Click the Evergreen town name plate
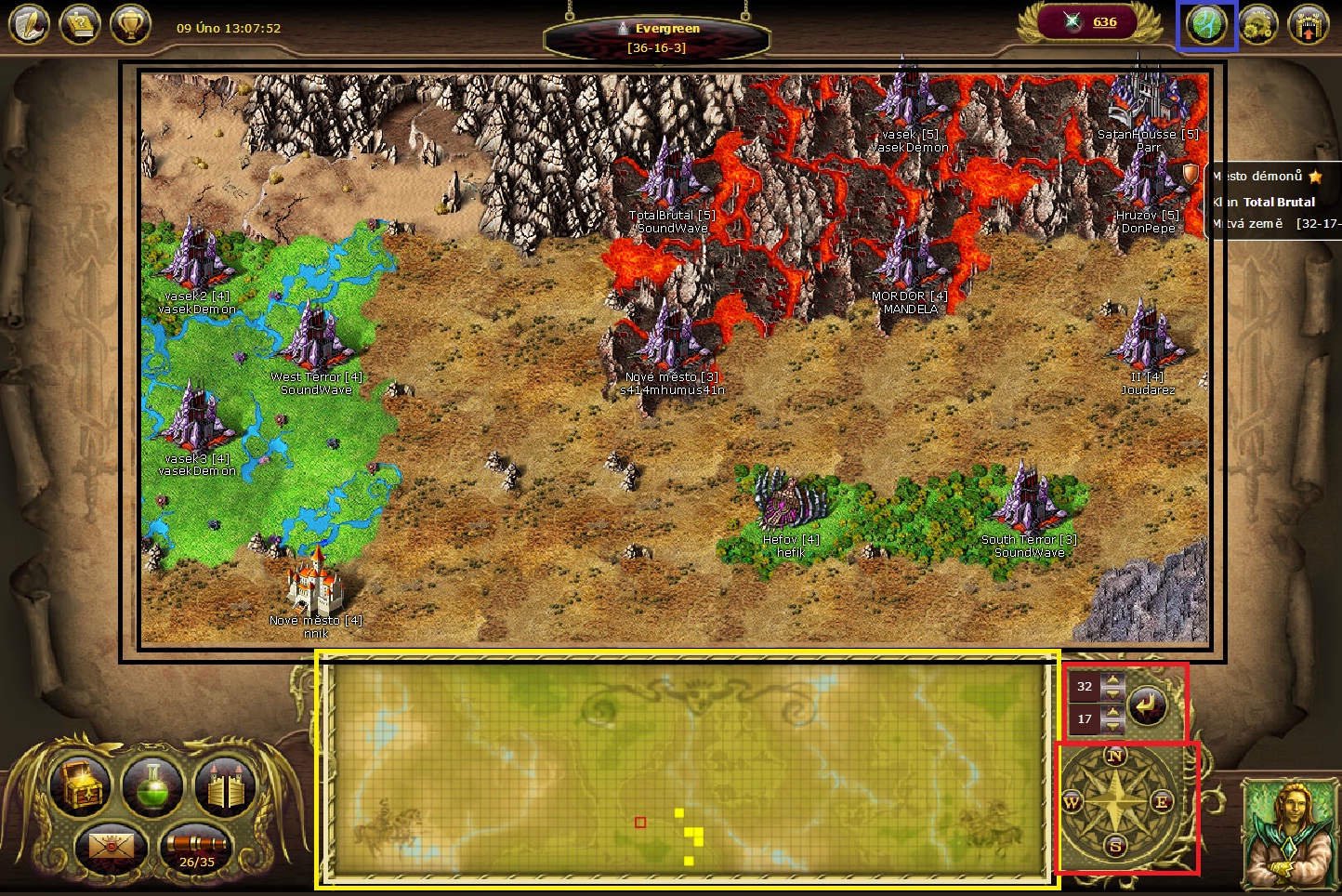 tap(657, 37)
